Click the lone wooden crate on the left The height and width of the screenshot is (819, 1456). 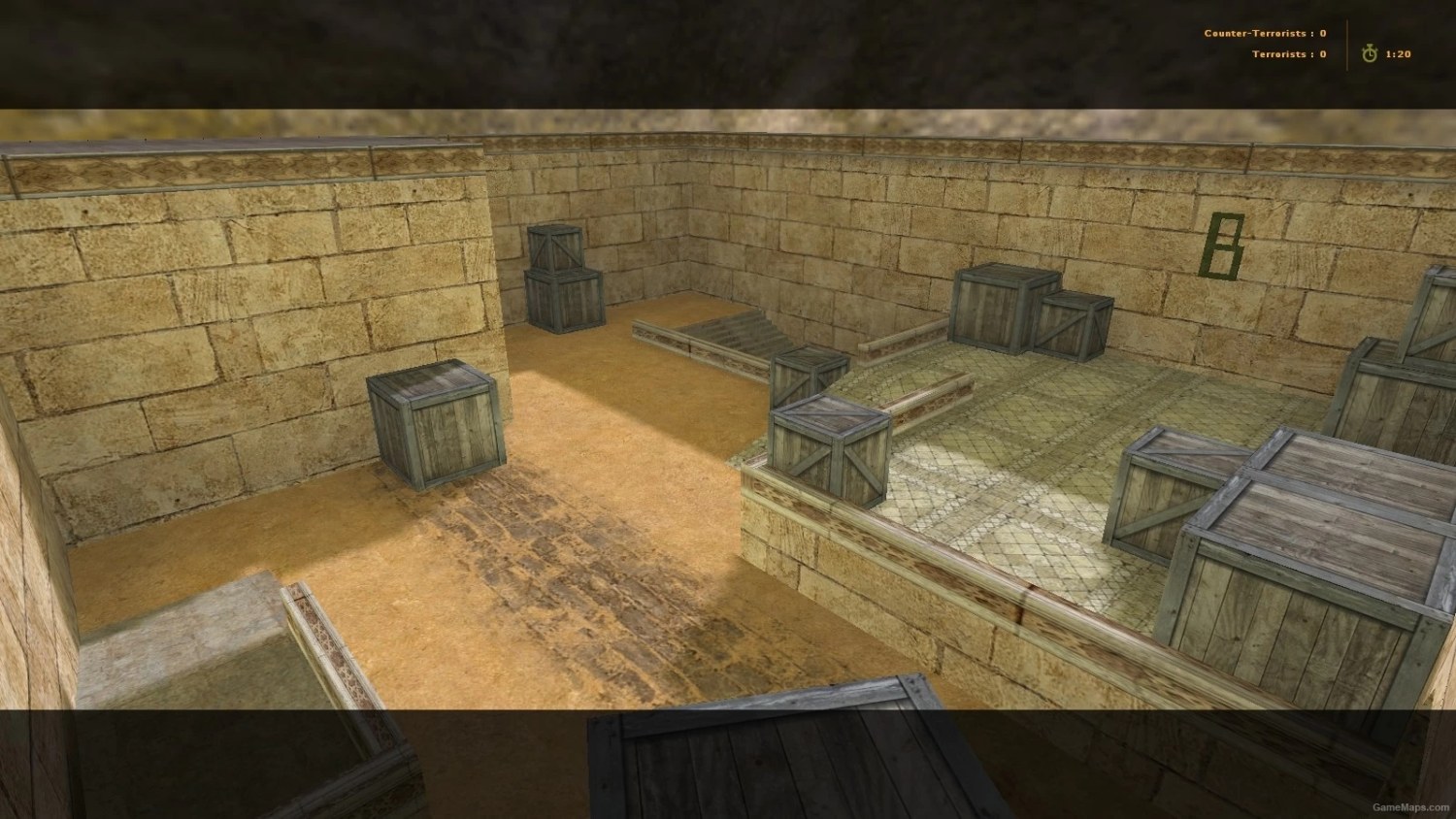pos(432,422)
